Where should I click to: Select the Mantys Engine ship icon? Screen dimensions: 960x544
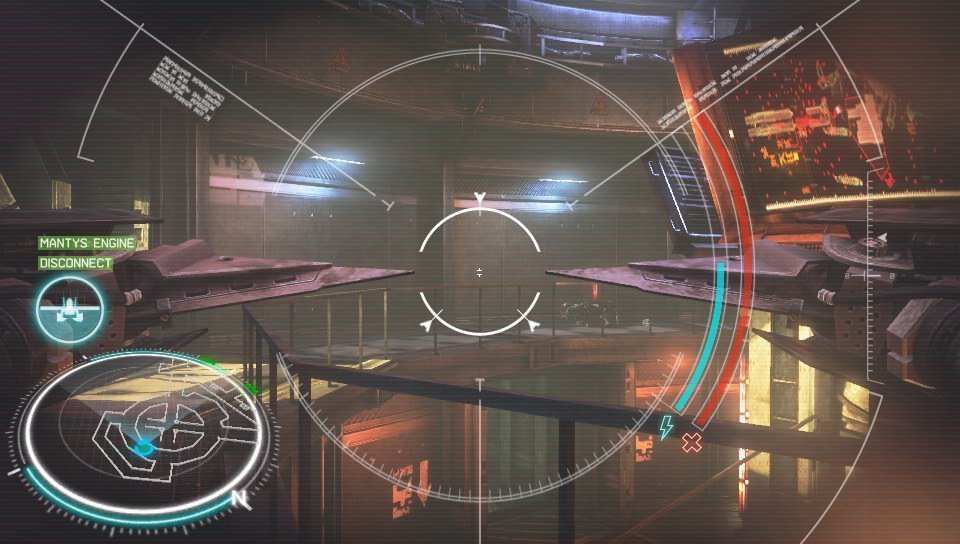tap(69, 309)
